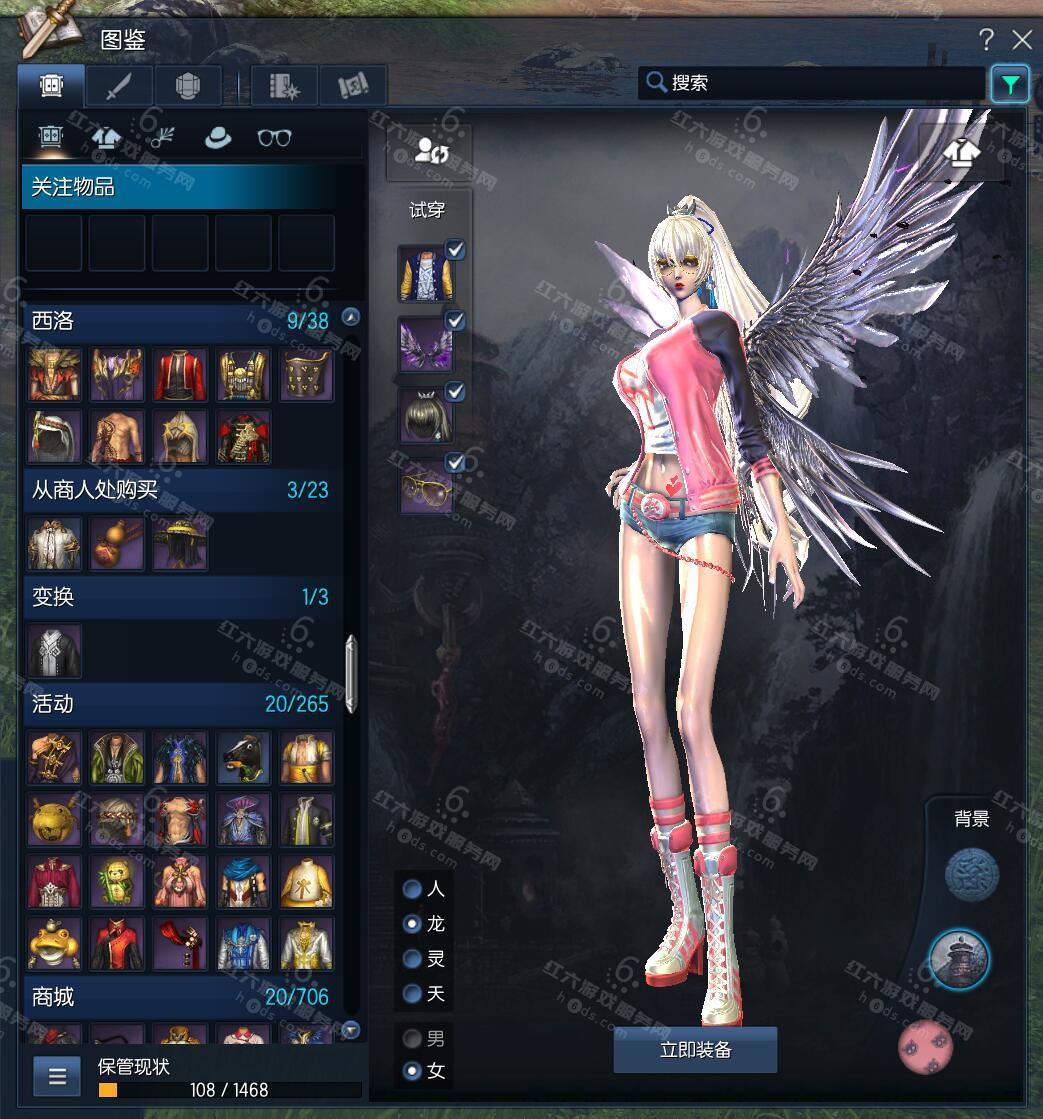
Task: Click the 立即装备 equip button
Action: pyautogui.click(x=695, y=1050)
